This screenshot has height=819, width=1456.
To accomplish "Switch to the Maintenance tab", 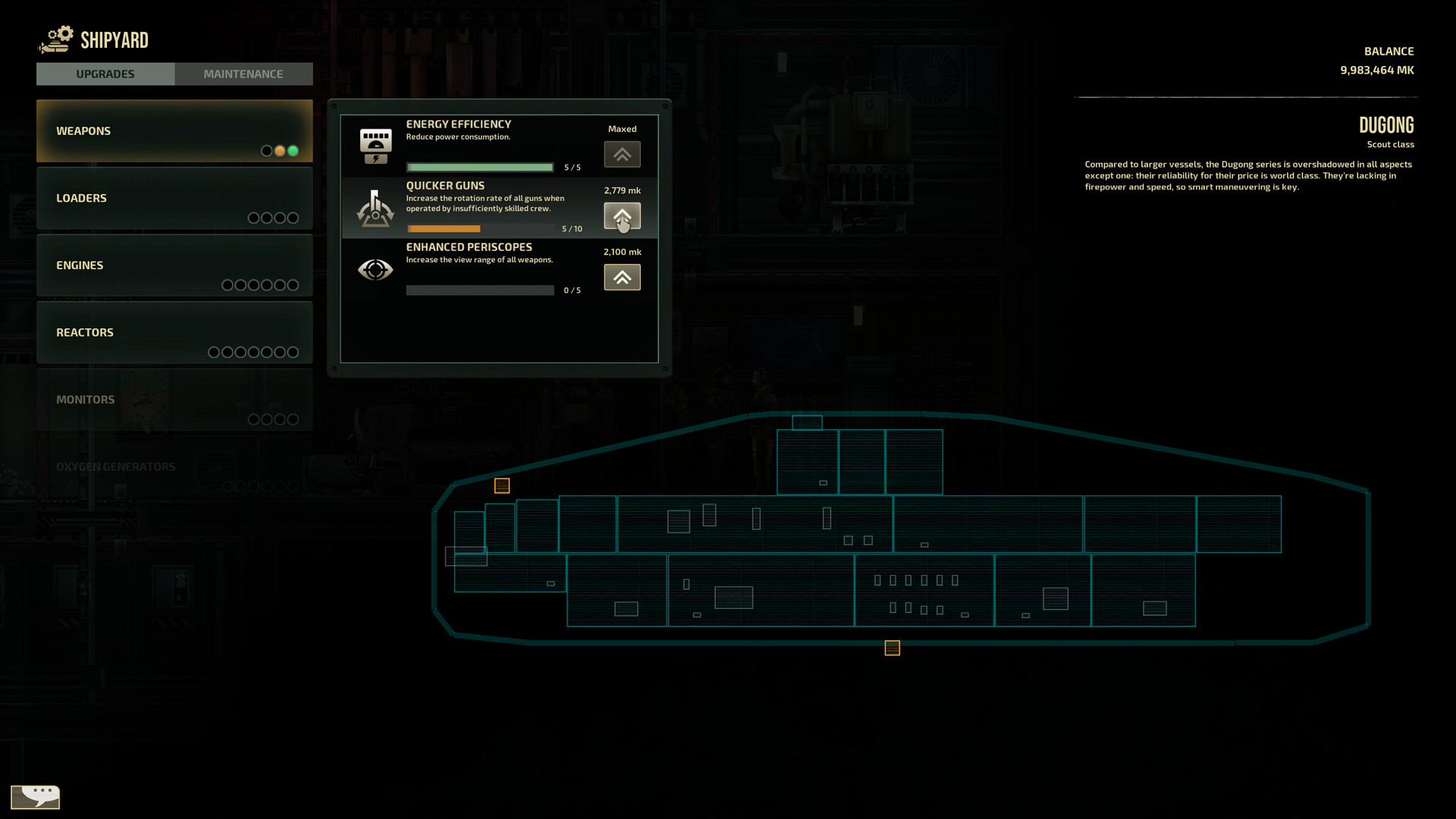I will point(243,74).
